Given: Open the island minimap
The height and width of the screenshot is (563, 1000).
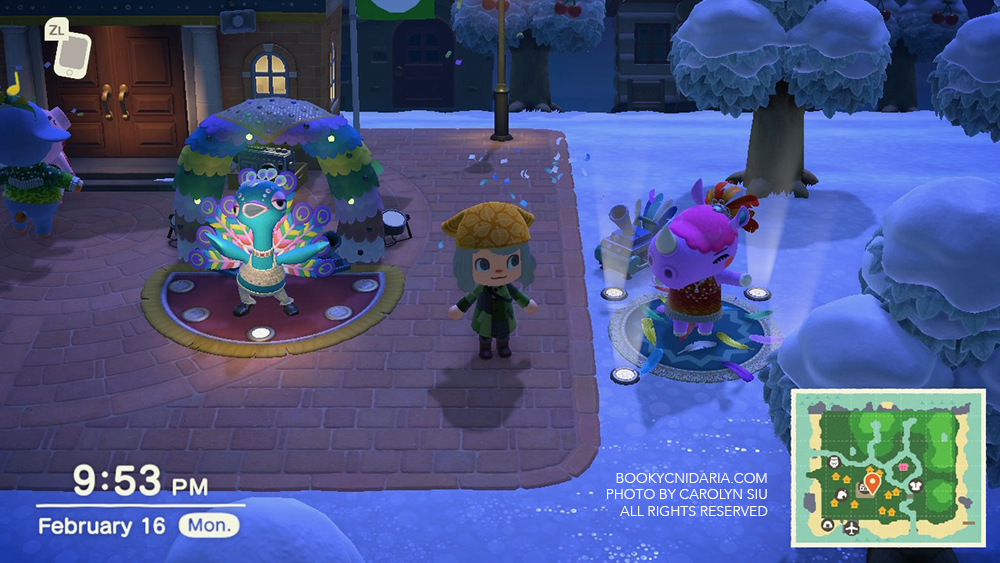Looking at the screenshot, I should pos(888,468).
